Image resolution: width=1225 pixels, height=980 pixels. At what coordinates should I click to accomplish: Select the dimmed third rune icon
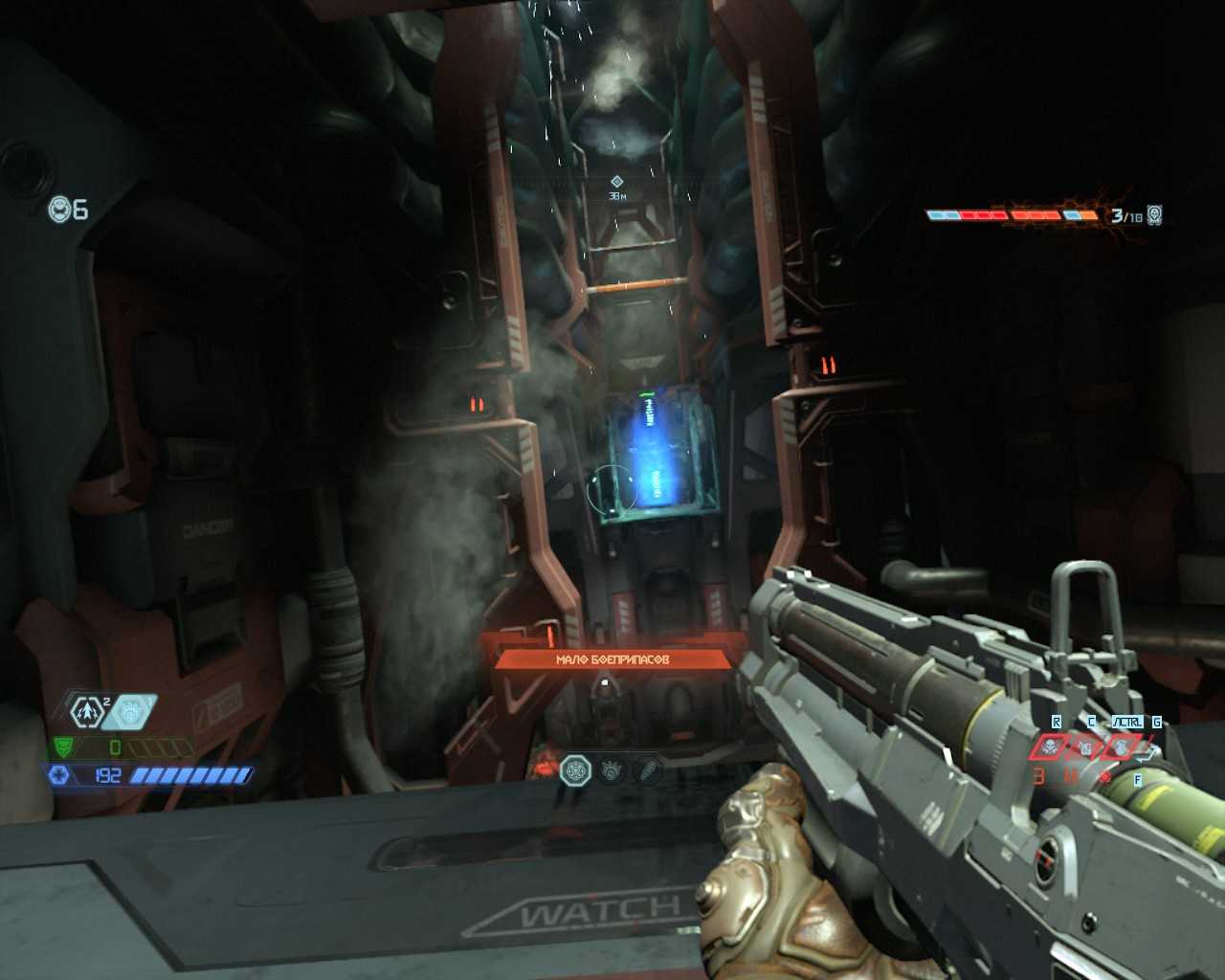point(647,768)
